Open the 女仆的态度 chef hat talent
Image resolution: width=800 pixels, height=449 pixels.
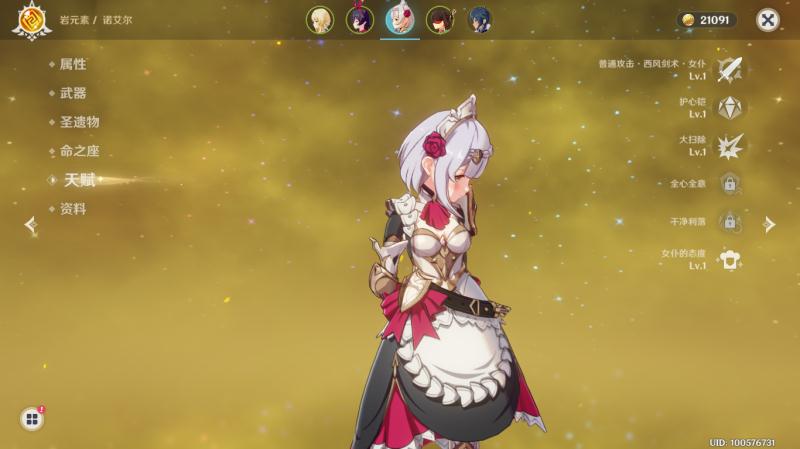pyautogui.click(x=730, y=260)
